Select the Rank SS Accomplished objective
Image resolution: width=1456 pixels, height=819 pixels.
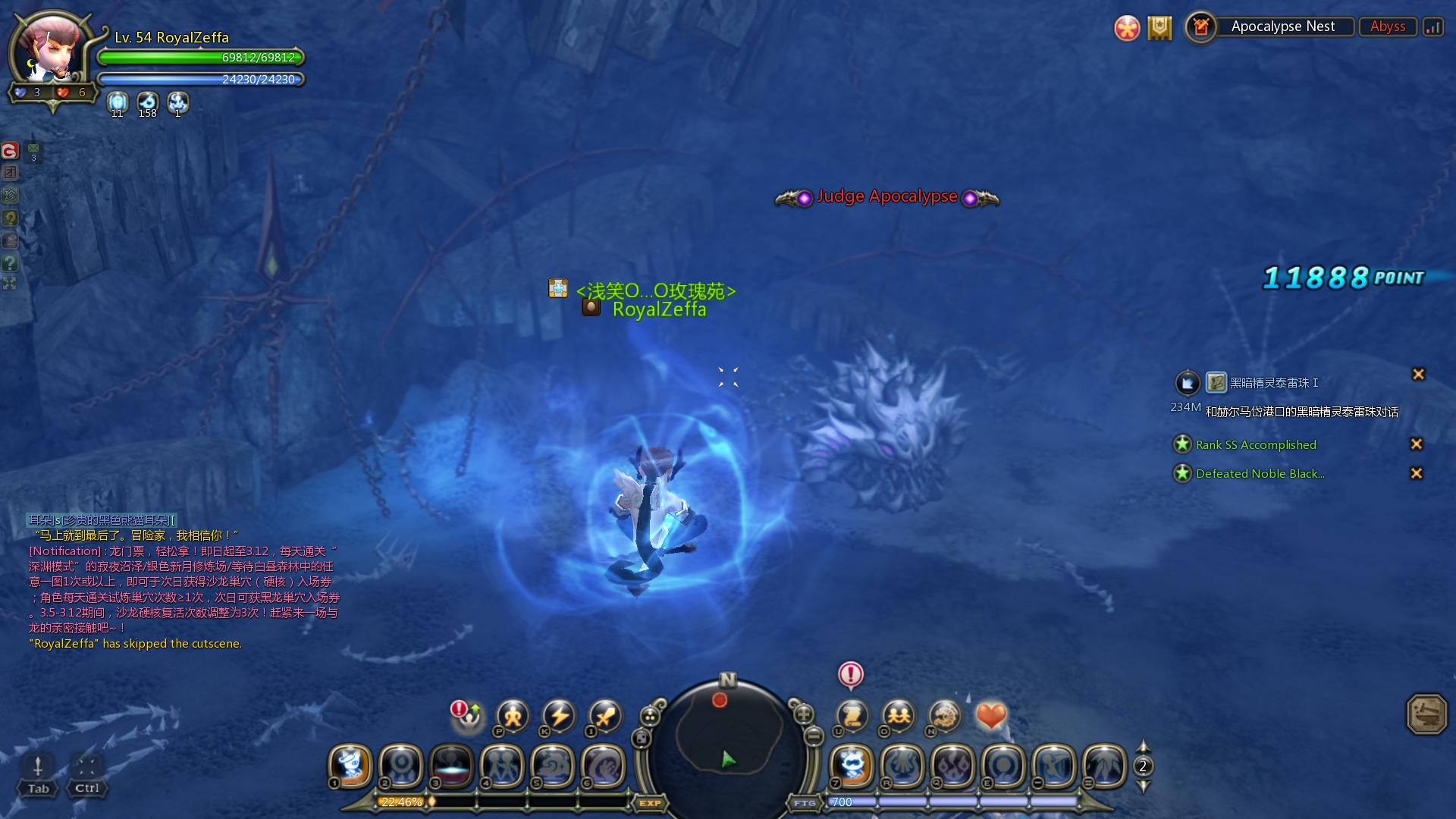1256,445
